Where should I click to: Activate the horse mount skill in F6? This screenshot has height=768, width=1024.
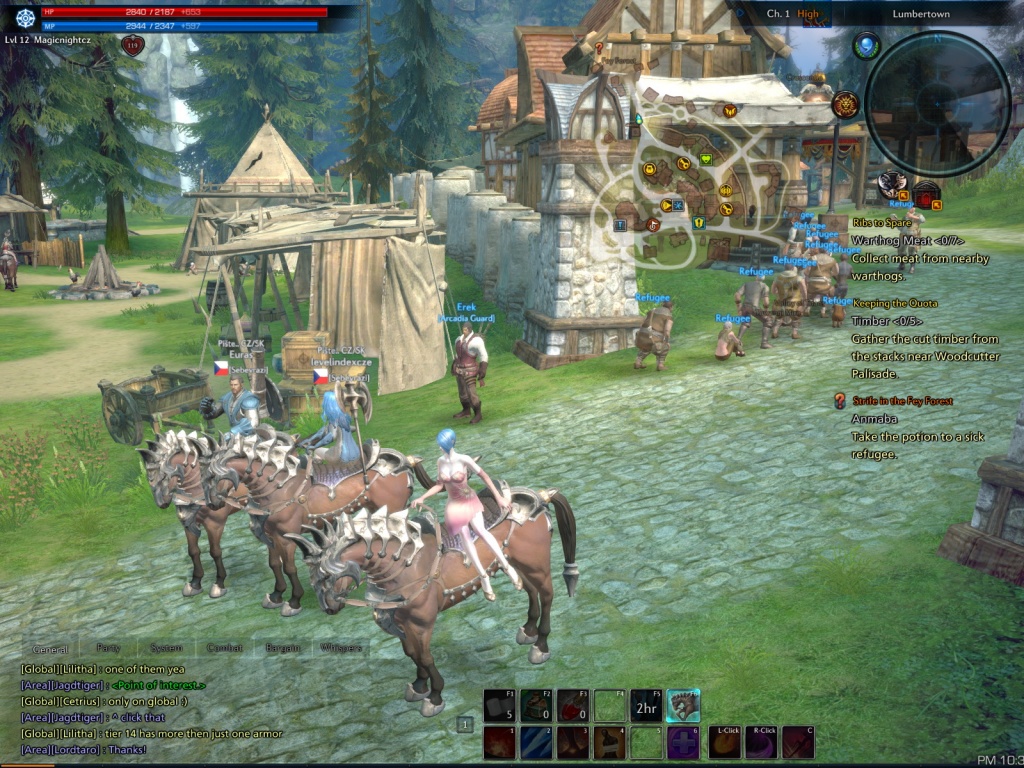pos(683,706)
